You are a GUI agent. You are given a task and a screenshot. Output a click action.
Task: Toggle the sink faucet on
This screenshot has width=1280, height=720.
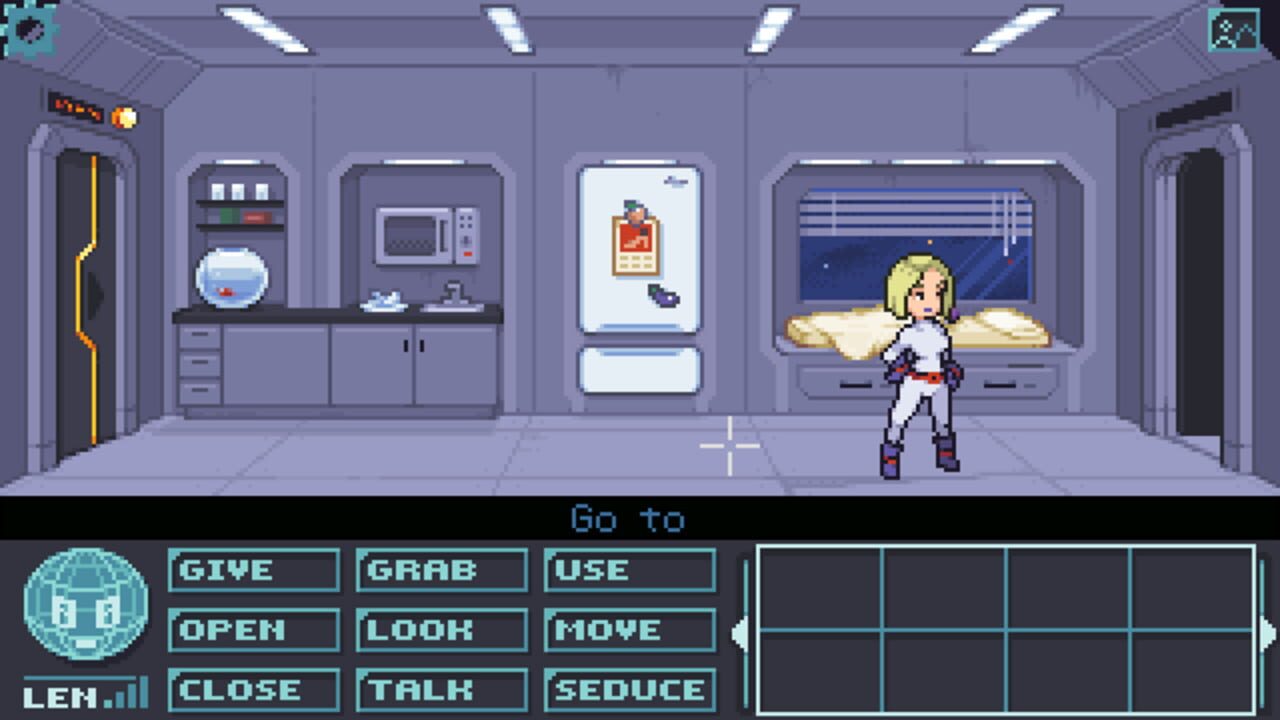click(x=452, y=289)
